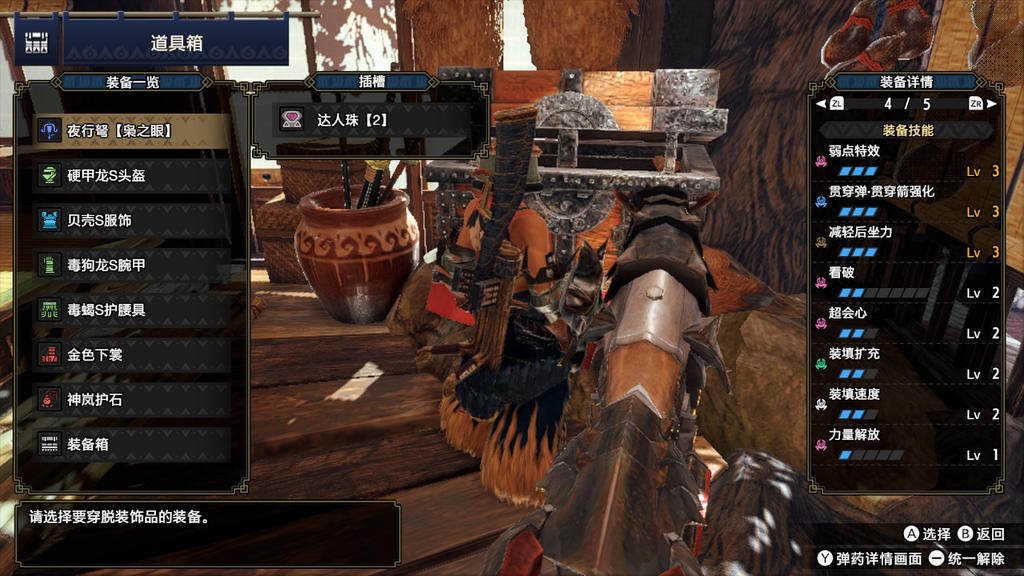Go to previous equipment details page
Viewport: 1024px width, 576px height.
pos(829,103)
